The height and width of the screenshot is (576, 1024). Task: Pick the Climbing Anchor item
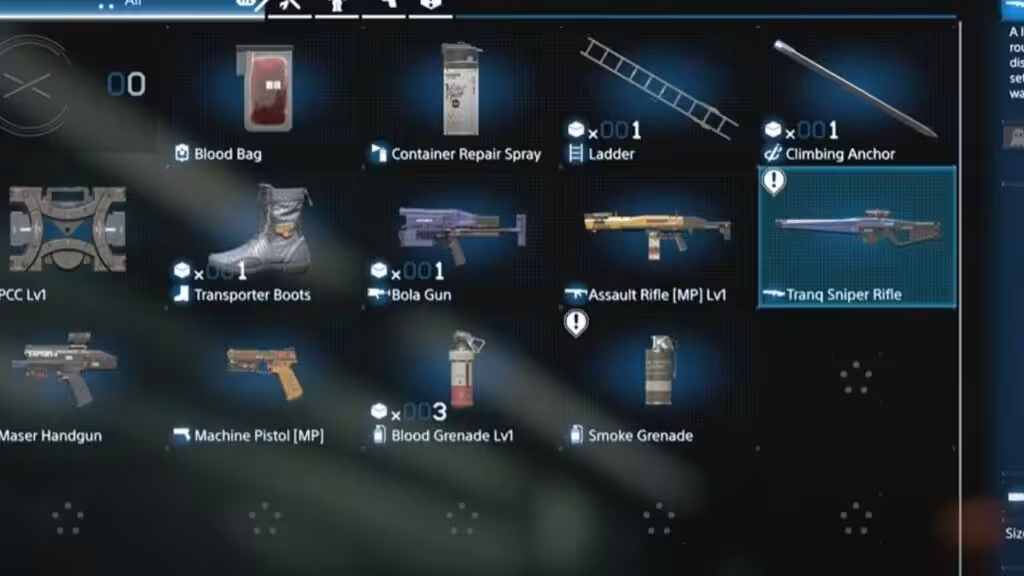point(855,98)
